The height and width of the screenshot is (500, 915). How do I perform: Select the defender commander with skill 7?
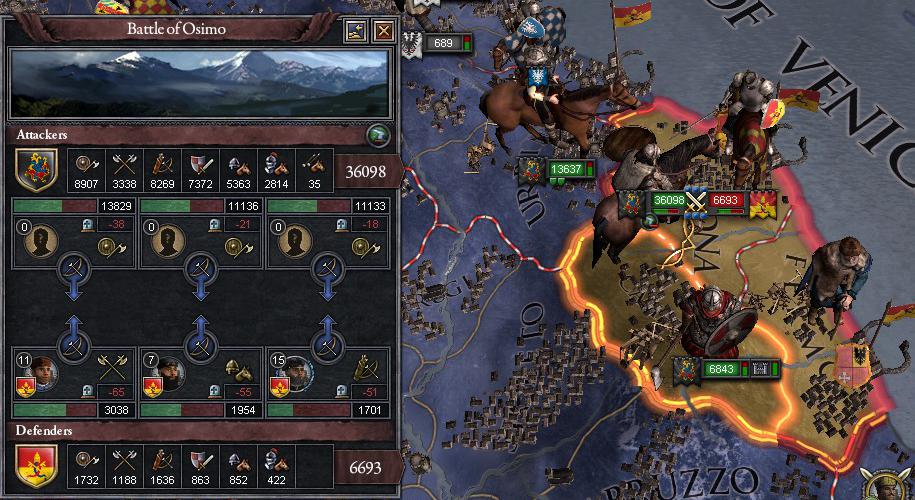[x=169, y=371]
